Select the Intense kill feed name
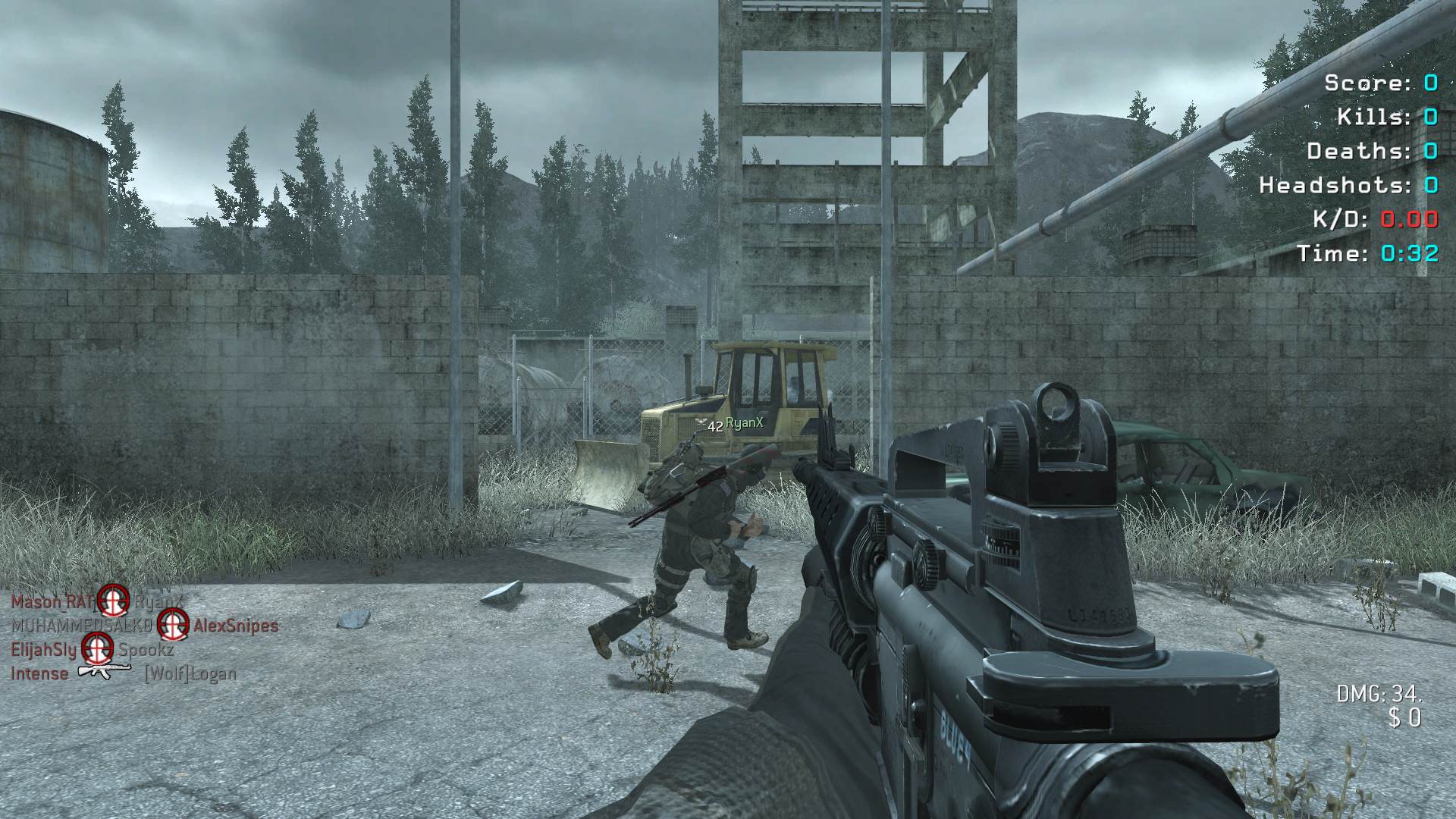The image size is (1456, 819). pos(39,673)
